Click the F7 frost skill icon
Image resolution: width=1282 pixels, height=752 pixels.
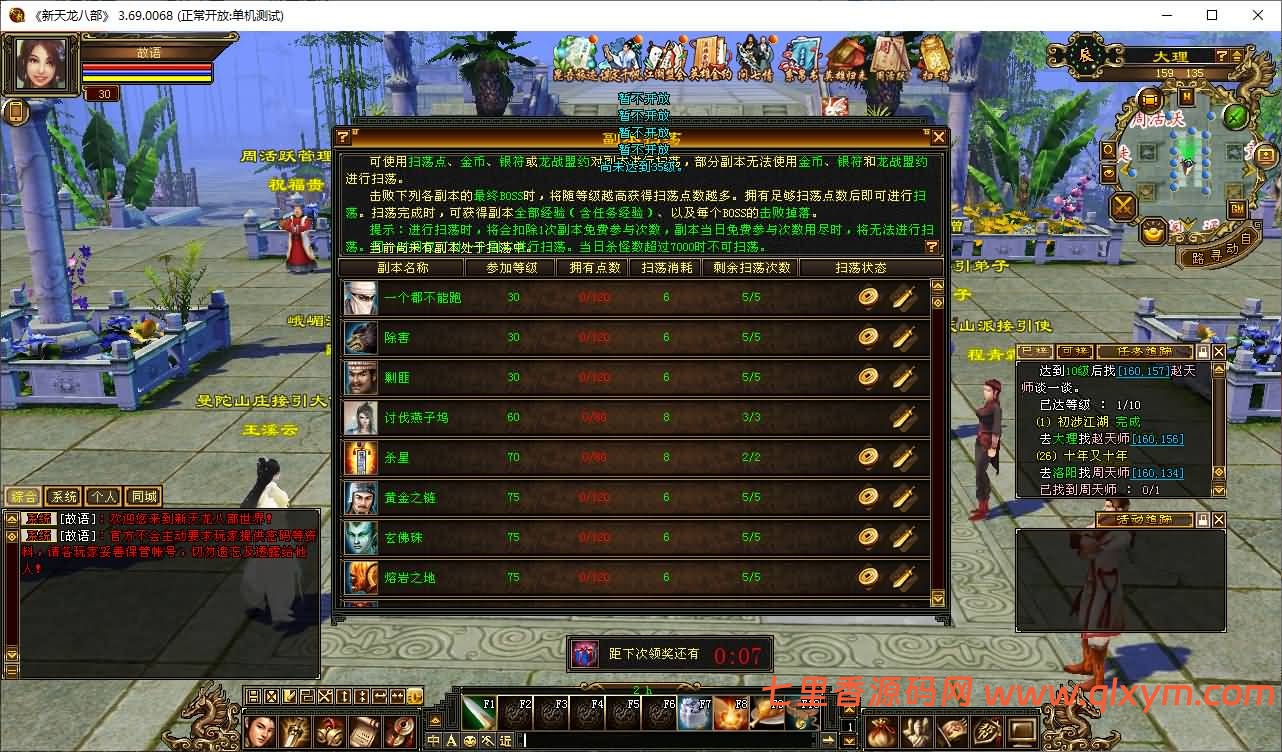coord(694,711)
